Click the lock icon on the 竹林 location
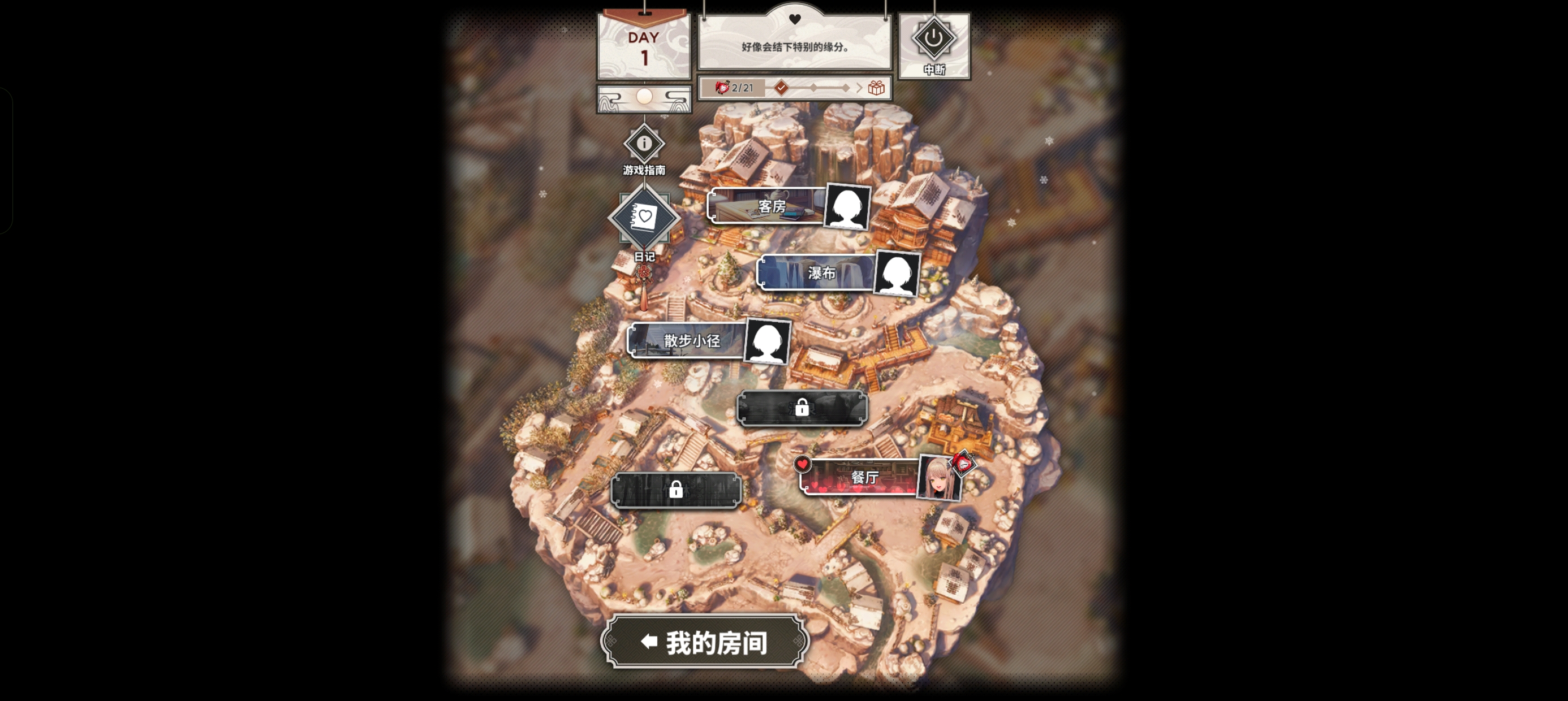Screen dimensions: 1568x701 [x=675, y=490]
